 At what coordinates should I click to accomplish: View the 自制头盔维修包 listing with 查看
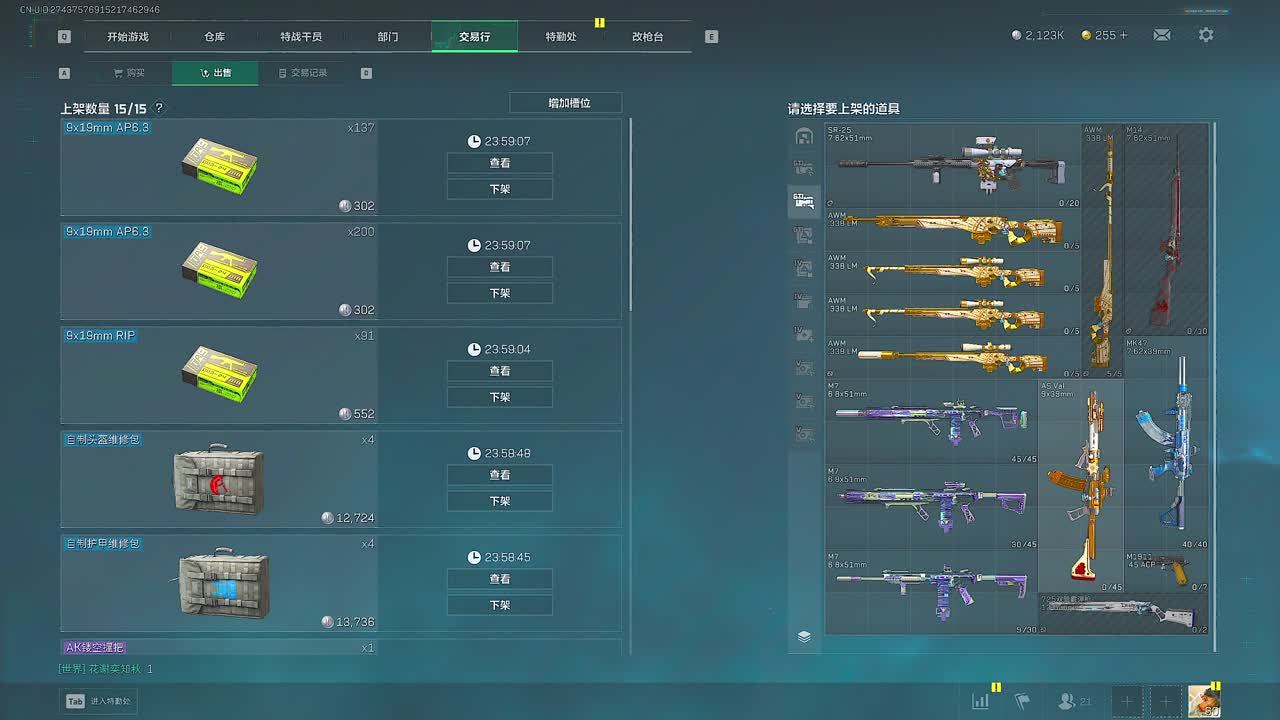point(500,475)
